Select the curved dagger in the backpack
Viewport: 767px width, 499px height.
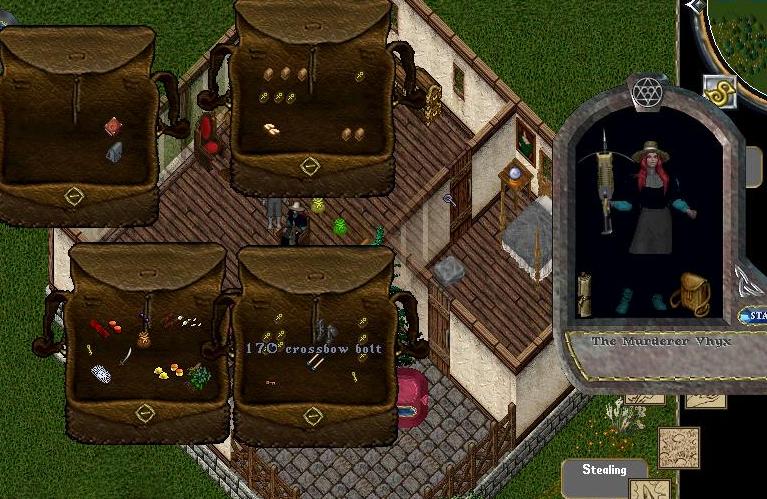pos(127,355)
